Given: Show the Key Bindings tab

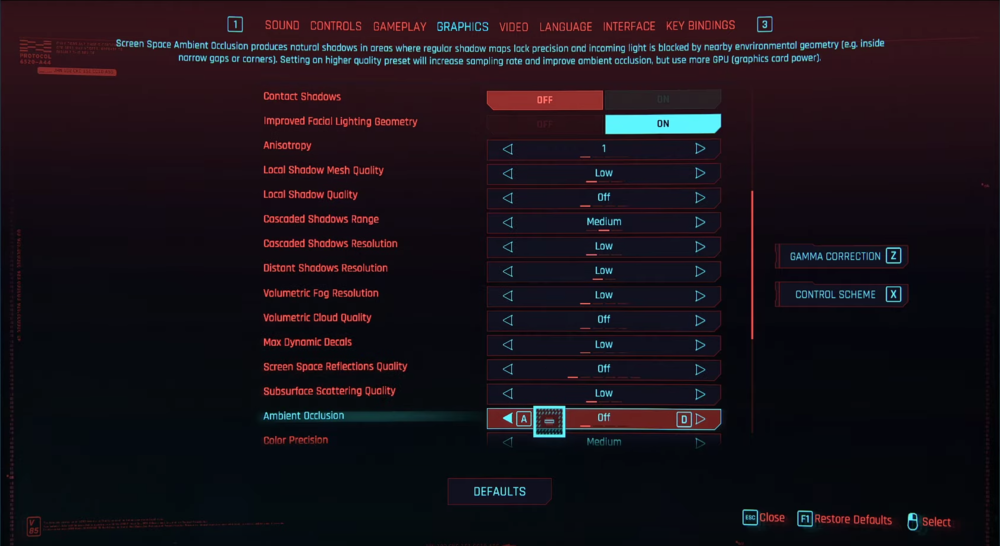Looking at the screenshot, I should (700, 25).
